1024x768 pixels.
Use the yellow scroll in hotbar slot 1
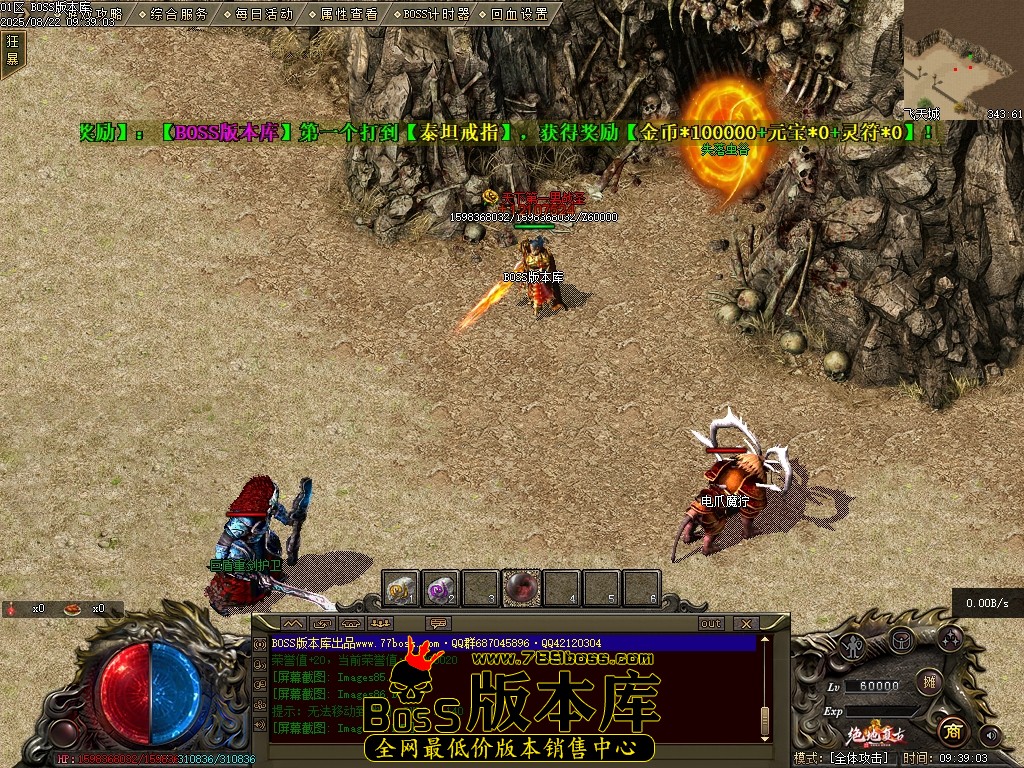tap(402, 589)
